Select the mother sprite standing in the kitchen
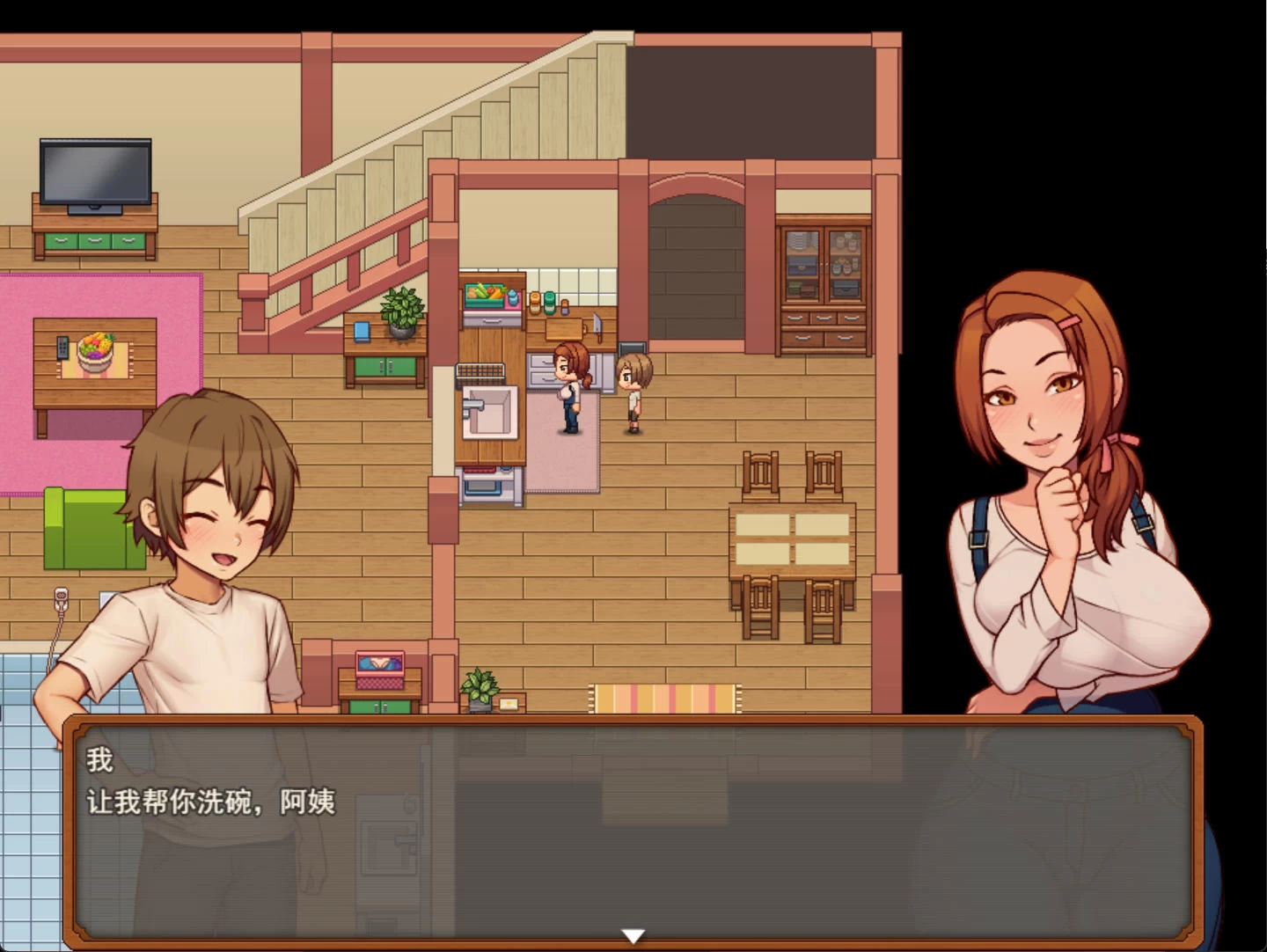1267x952 pixels. pos(570,387)
